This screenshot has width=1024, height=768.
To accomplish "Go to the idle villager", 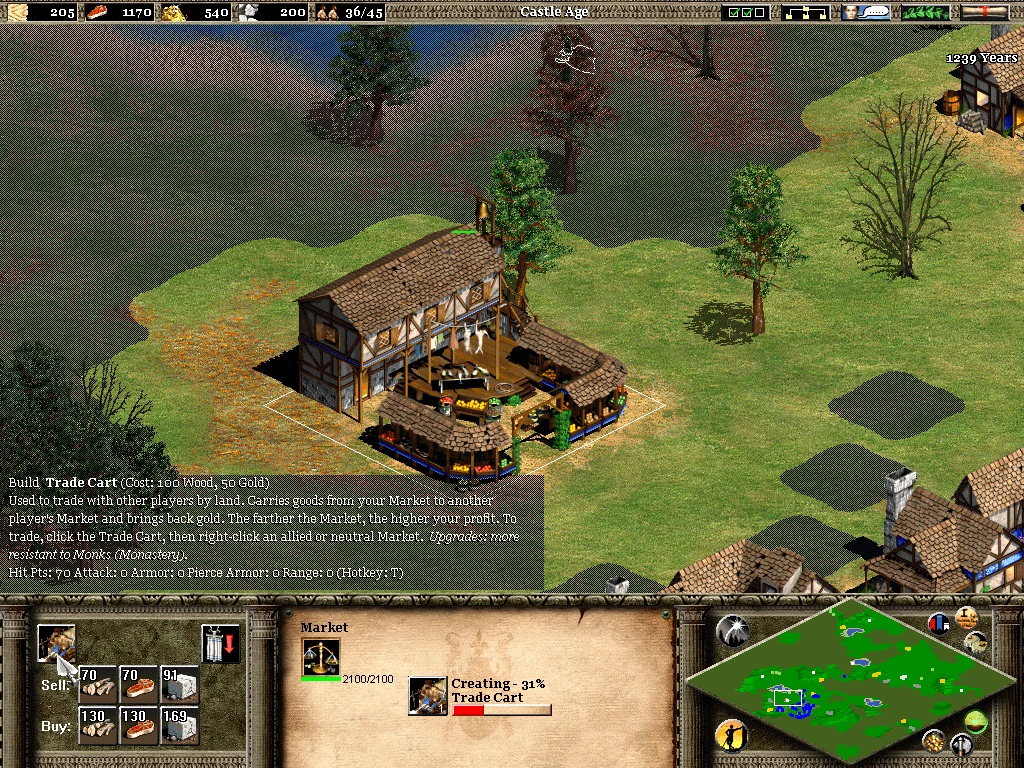I will point(731,736).
